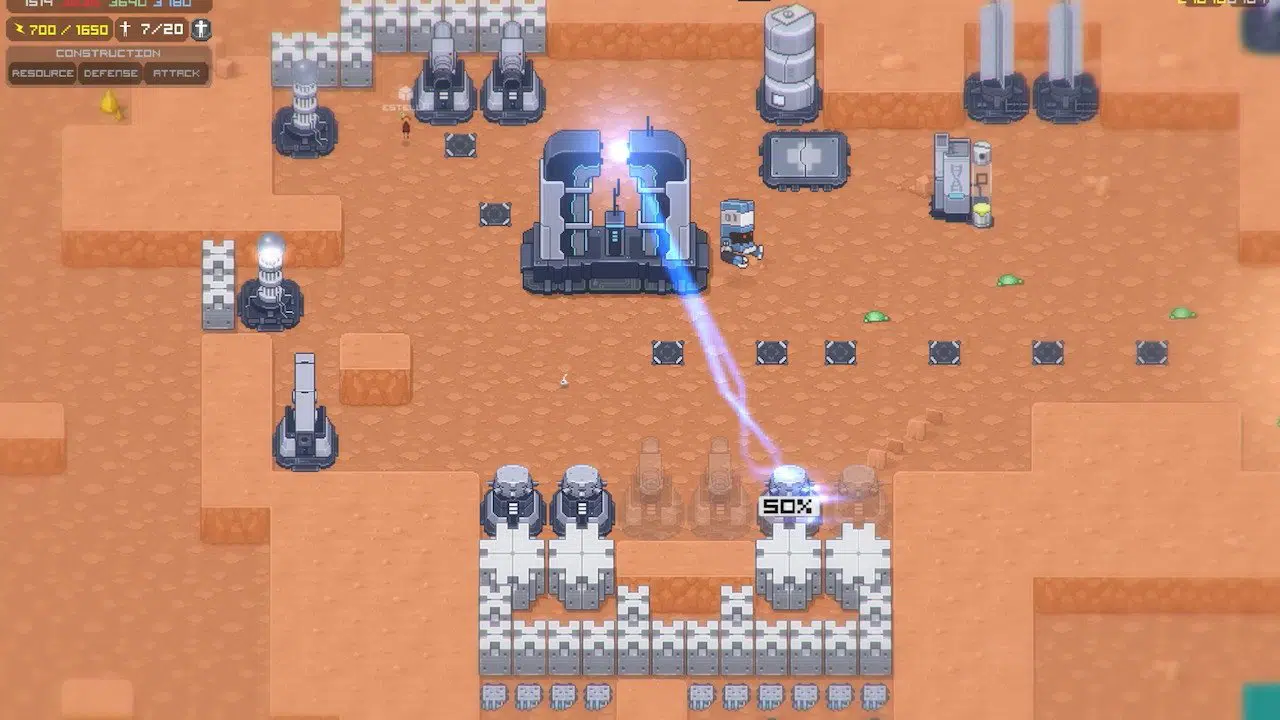Open the Resource construction category
Screen dimensions: 1280x720
click(x=43, y=73)
